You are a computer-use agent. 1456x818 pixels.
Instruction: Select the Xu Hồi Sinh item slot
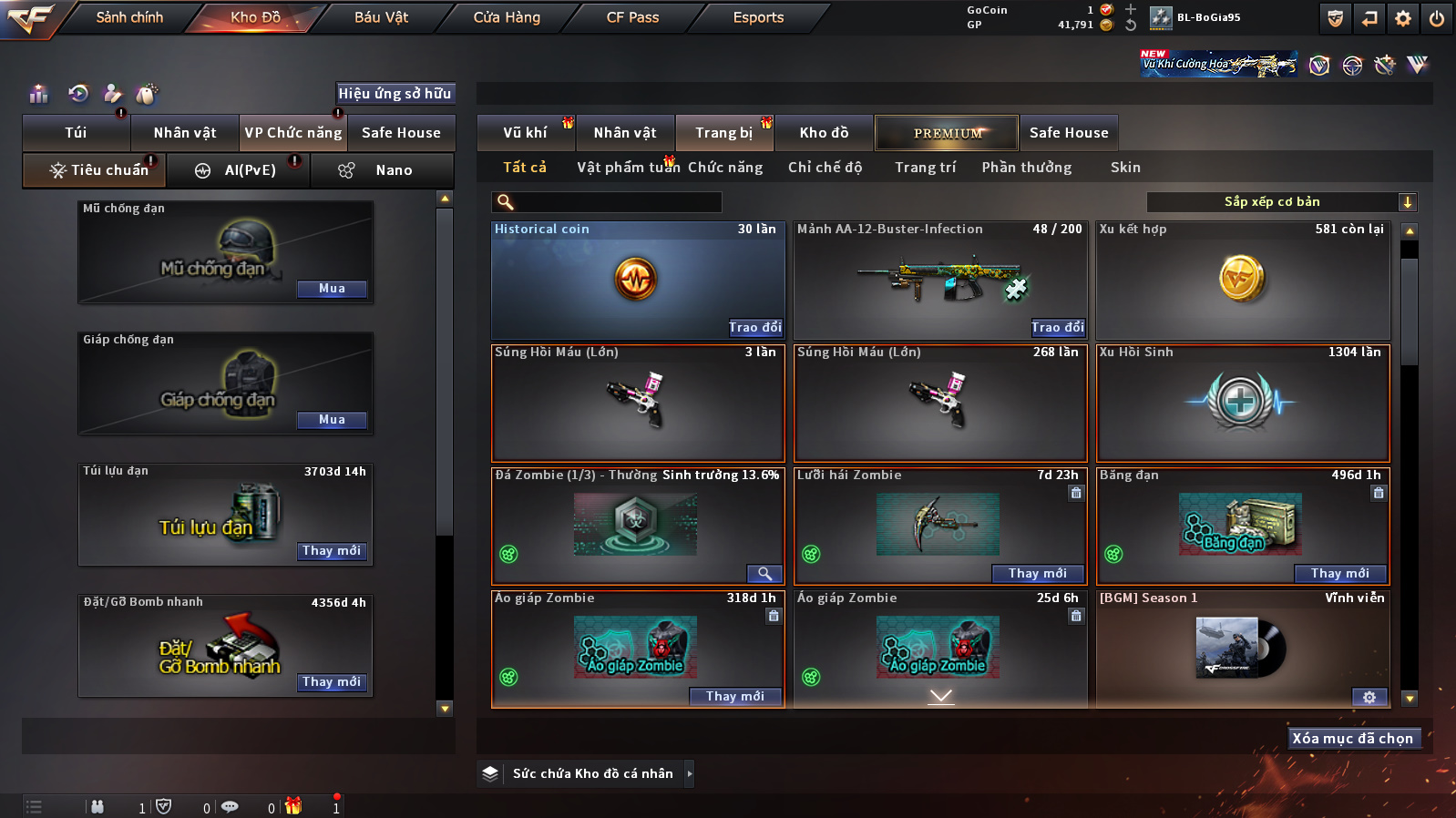pyautogui.click(x=1242, y=403)
